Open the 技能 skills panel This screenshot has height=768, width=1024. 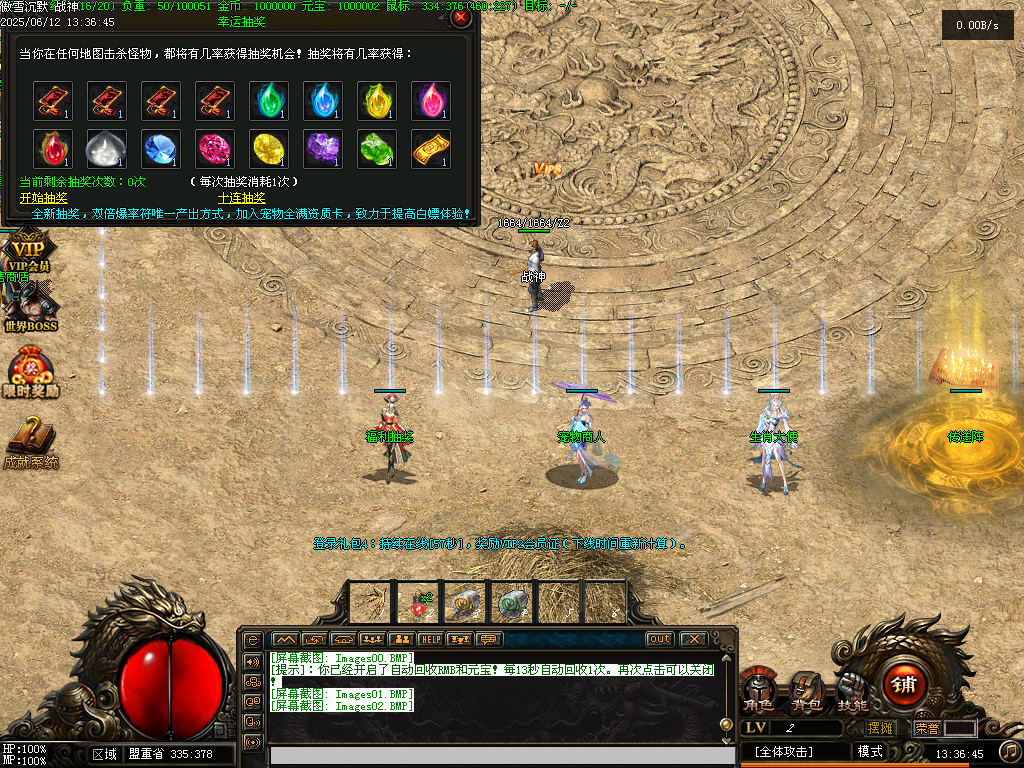pos(852,690)
